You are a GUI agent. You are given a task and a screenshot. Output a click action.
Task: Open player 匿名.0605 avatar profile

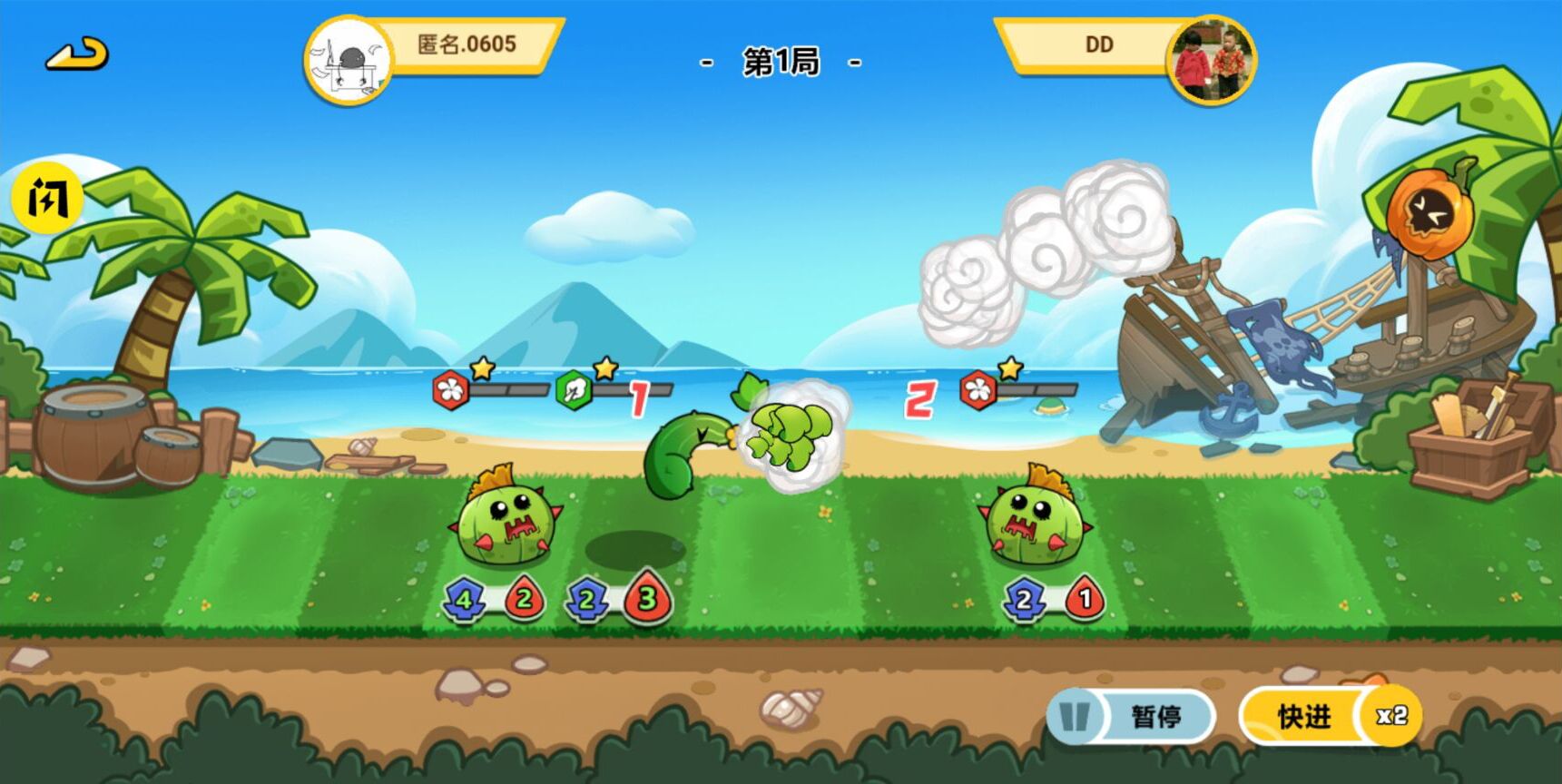coord(349,62)
